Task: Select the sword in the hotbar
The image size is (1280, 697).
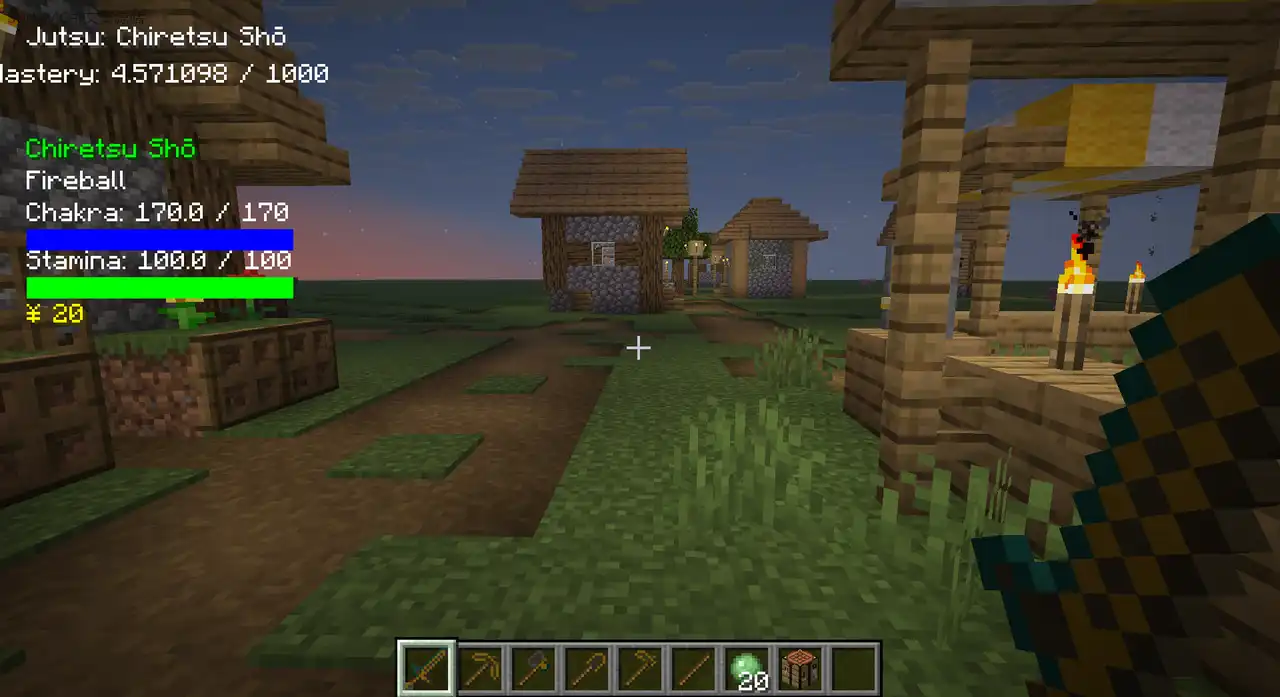Action: [x=426, y=667]
